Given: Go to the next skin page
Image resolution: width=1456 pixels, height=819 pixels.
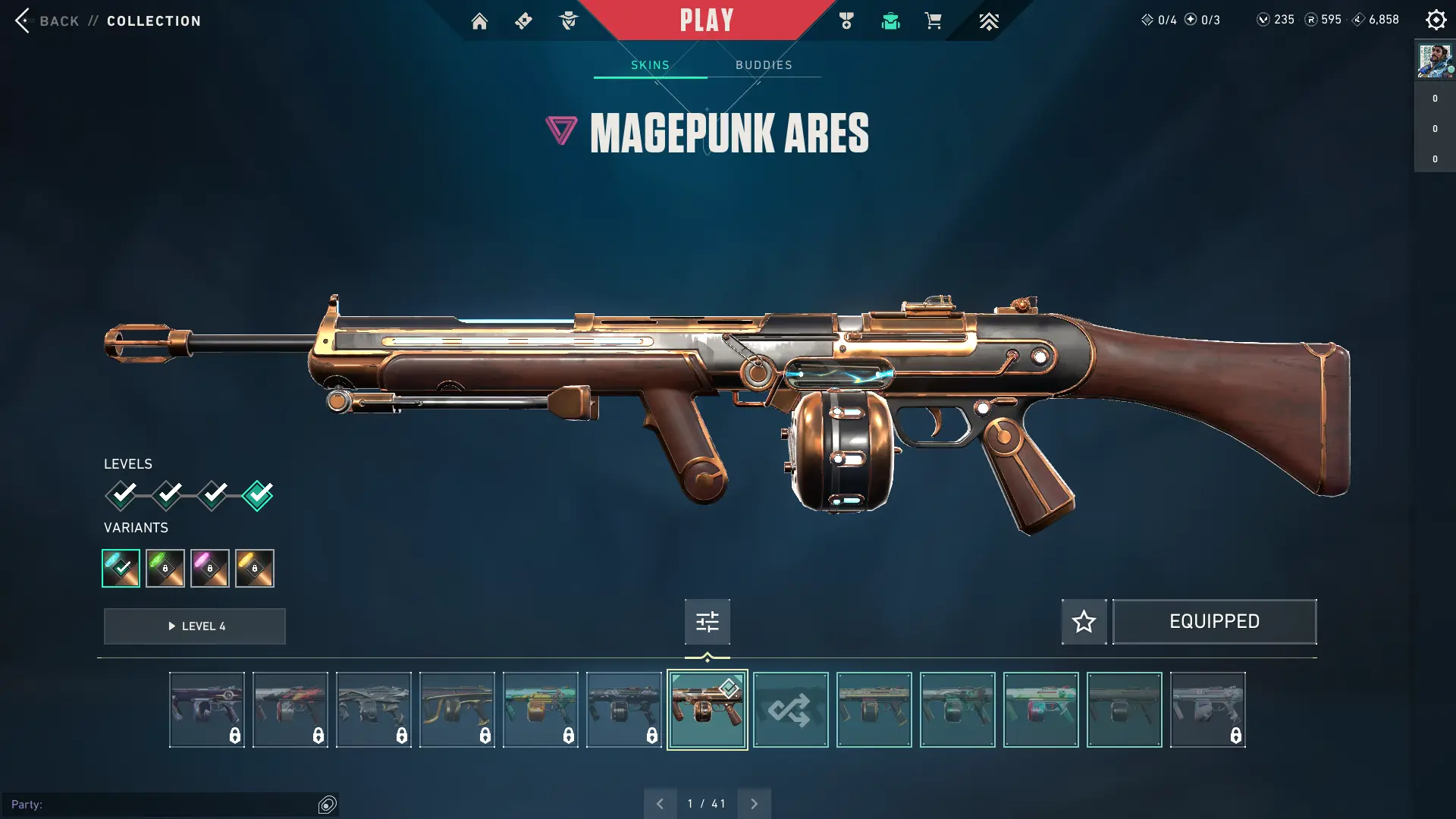Looking at the screenshot, I should (x=754, y=804).
